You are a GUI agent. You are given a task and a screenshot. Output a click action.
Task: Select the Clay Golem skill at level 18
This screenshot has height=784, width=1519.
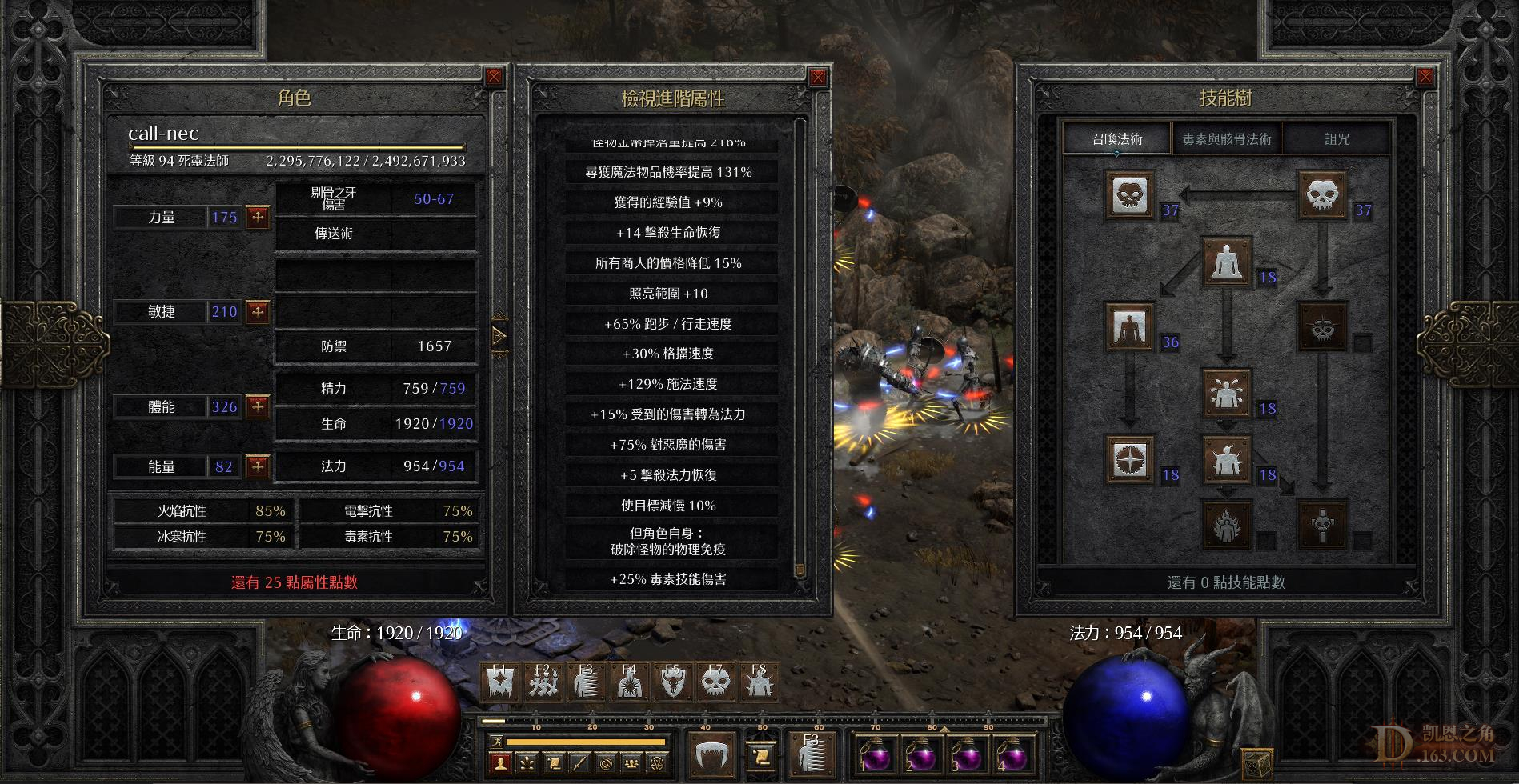1226,262
